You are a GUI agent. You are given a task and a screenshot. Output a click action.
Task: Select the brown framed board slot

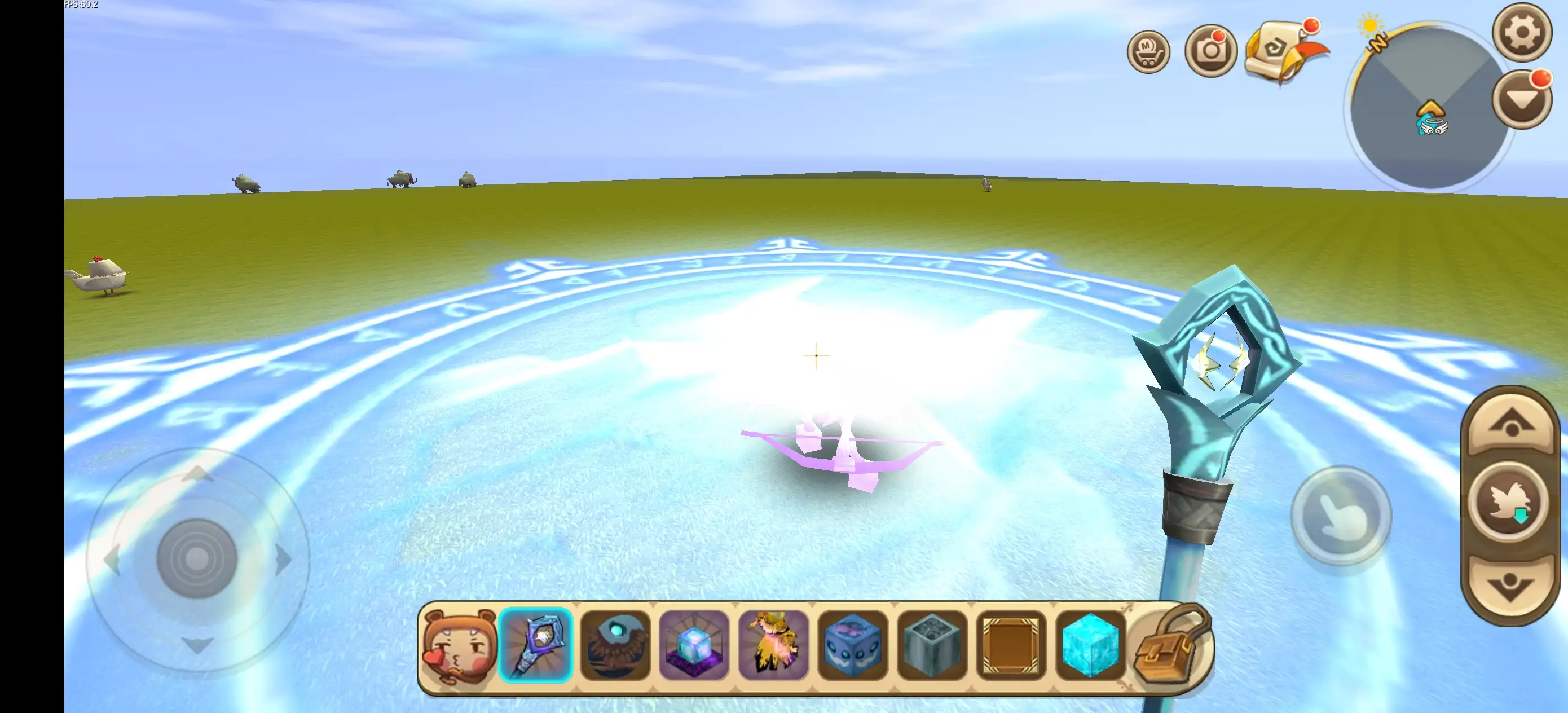[1011, 645]
